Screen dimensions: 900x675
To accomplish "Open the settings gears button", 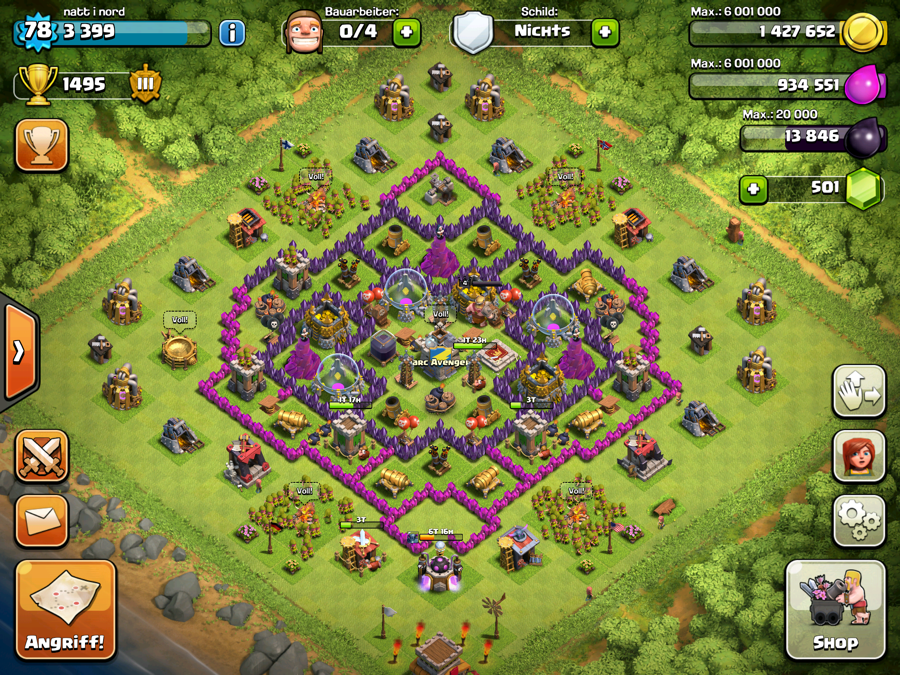I will 858,520.
